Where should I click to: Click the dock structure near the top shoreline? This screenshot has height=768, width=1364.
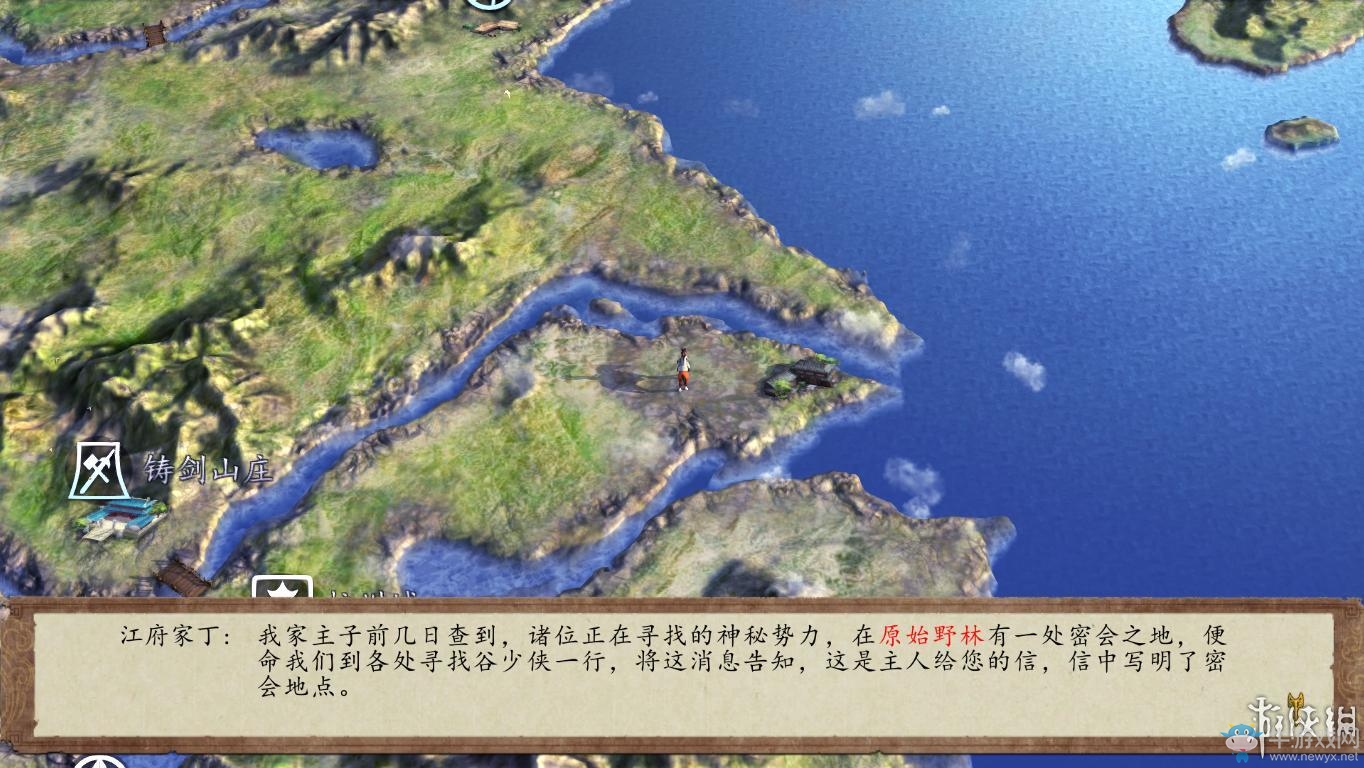click(x=497, y=26)
